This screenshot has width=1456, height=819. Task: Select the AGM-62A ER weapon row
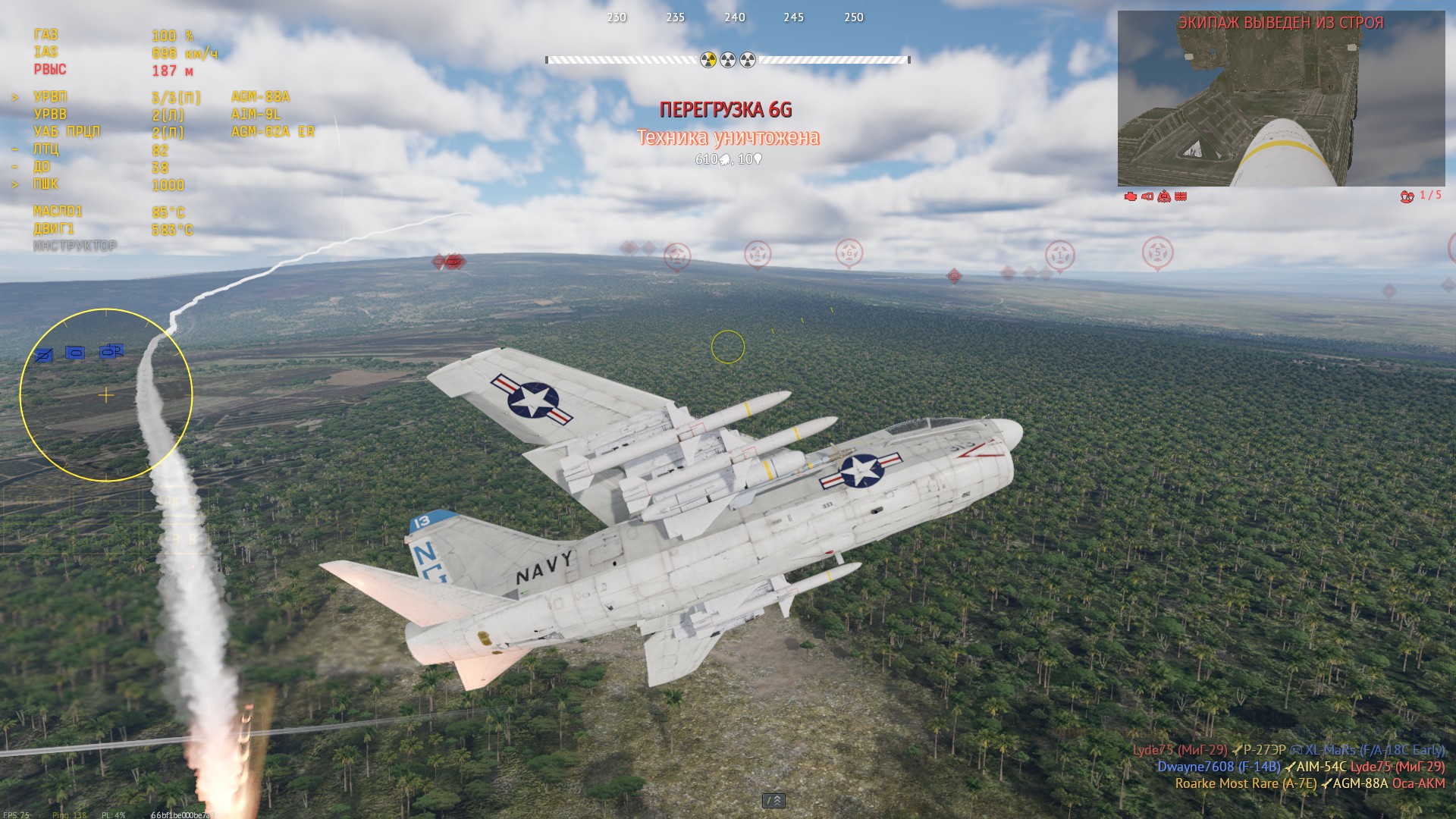(x=272, y=132)
